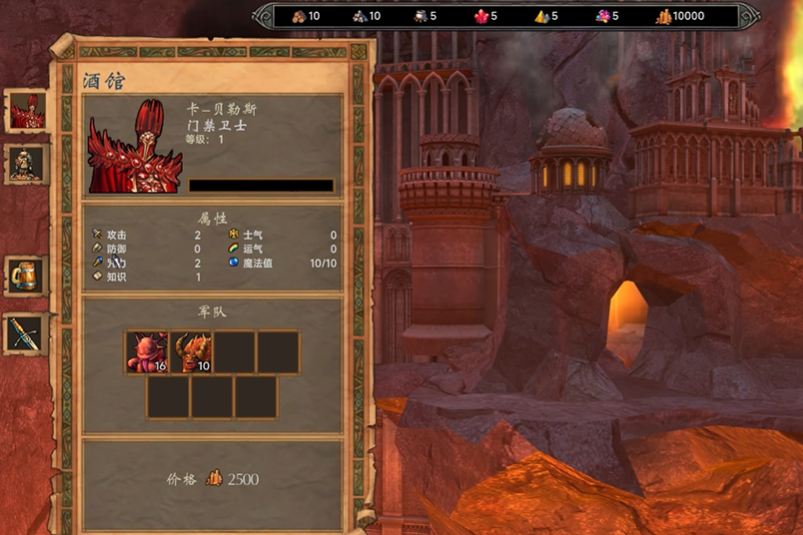Click the wood resource icon in top bar
This screenshot has height=535, width=803.
[x=298, y=16]
